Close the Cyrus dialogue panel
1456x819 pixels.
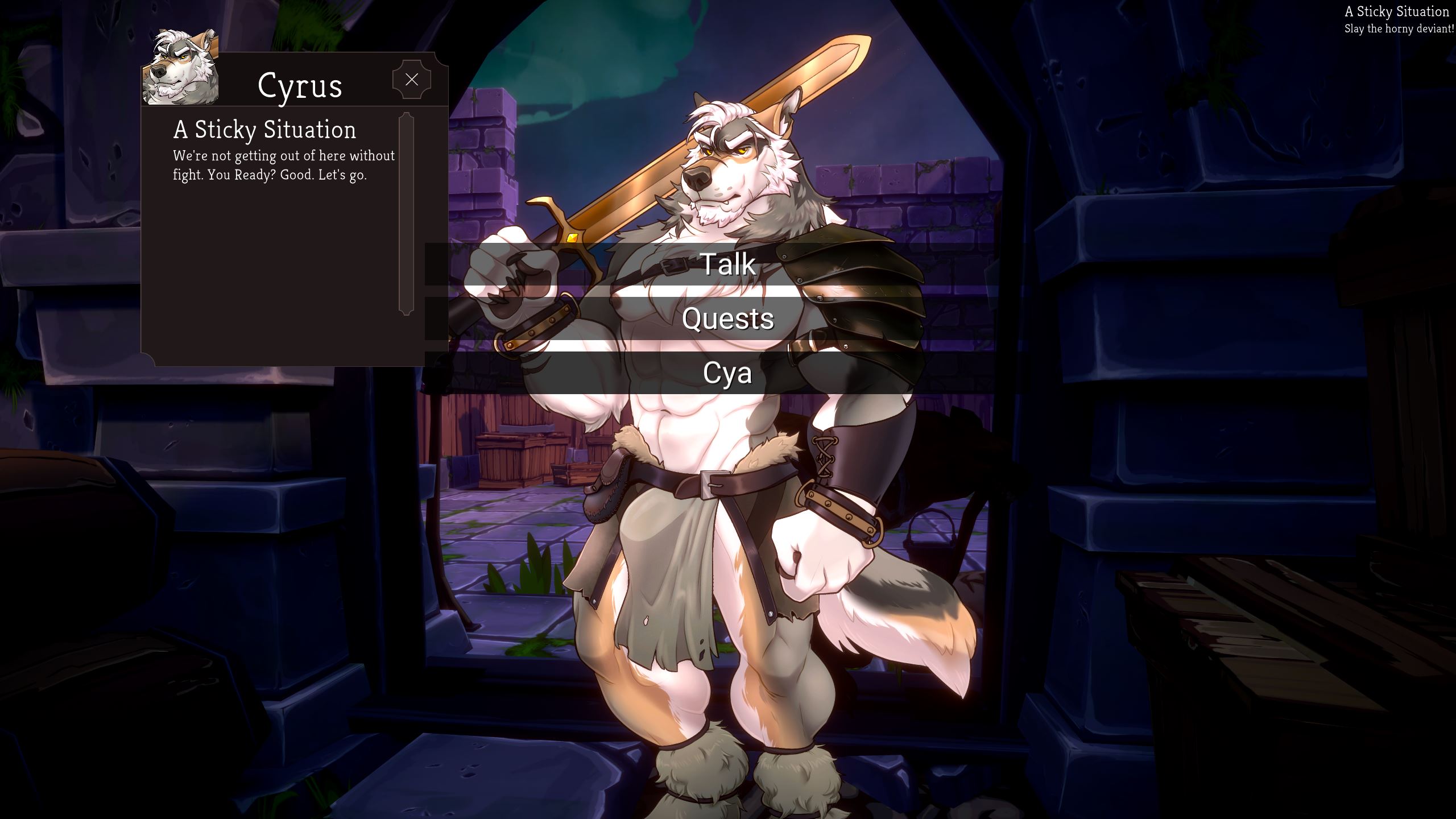[x=411, y=80]
